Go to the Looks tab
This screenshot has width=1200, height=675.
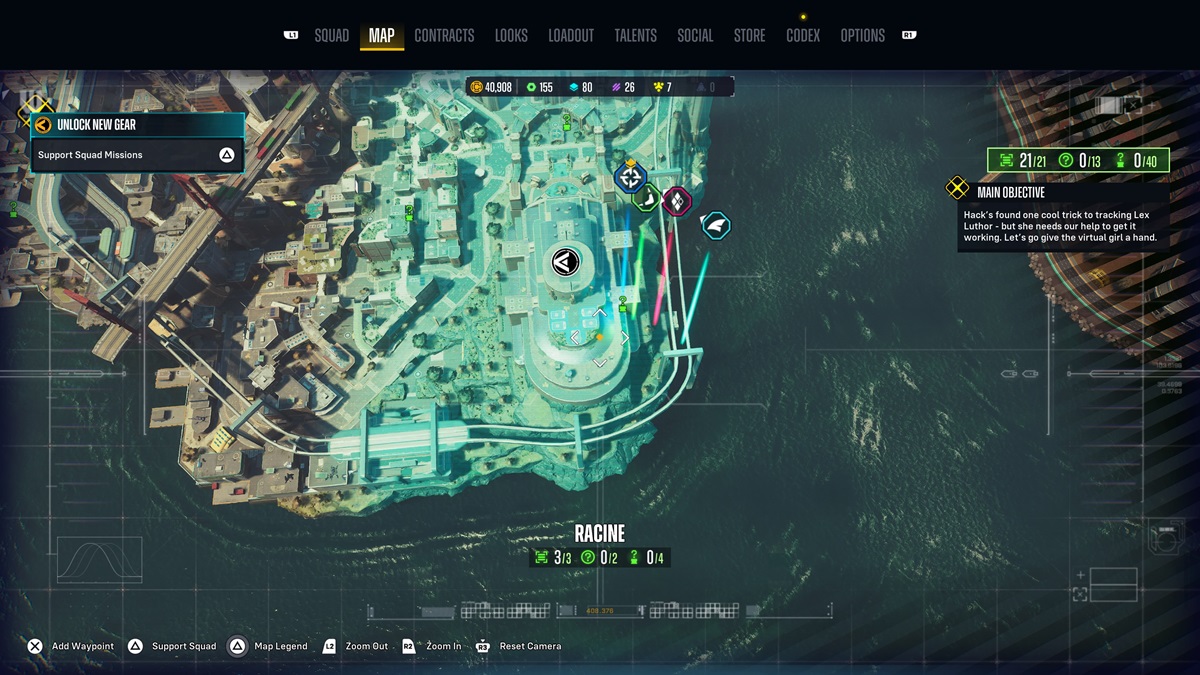pos(511,36)
